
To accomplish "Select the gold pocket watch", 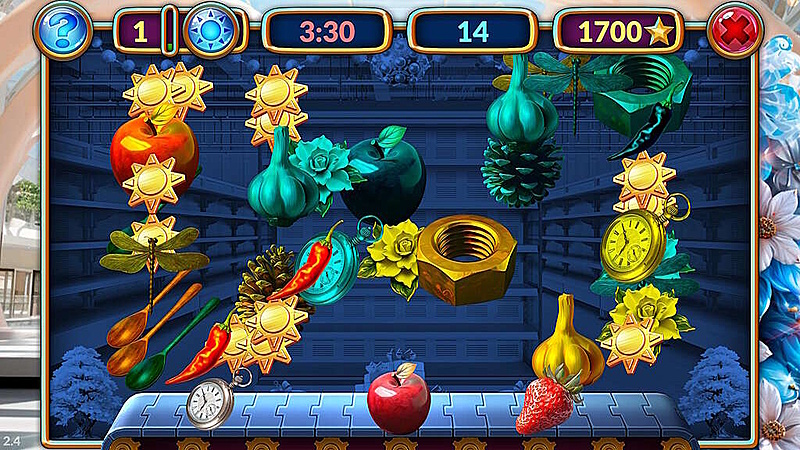I will [633, 245].
